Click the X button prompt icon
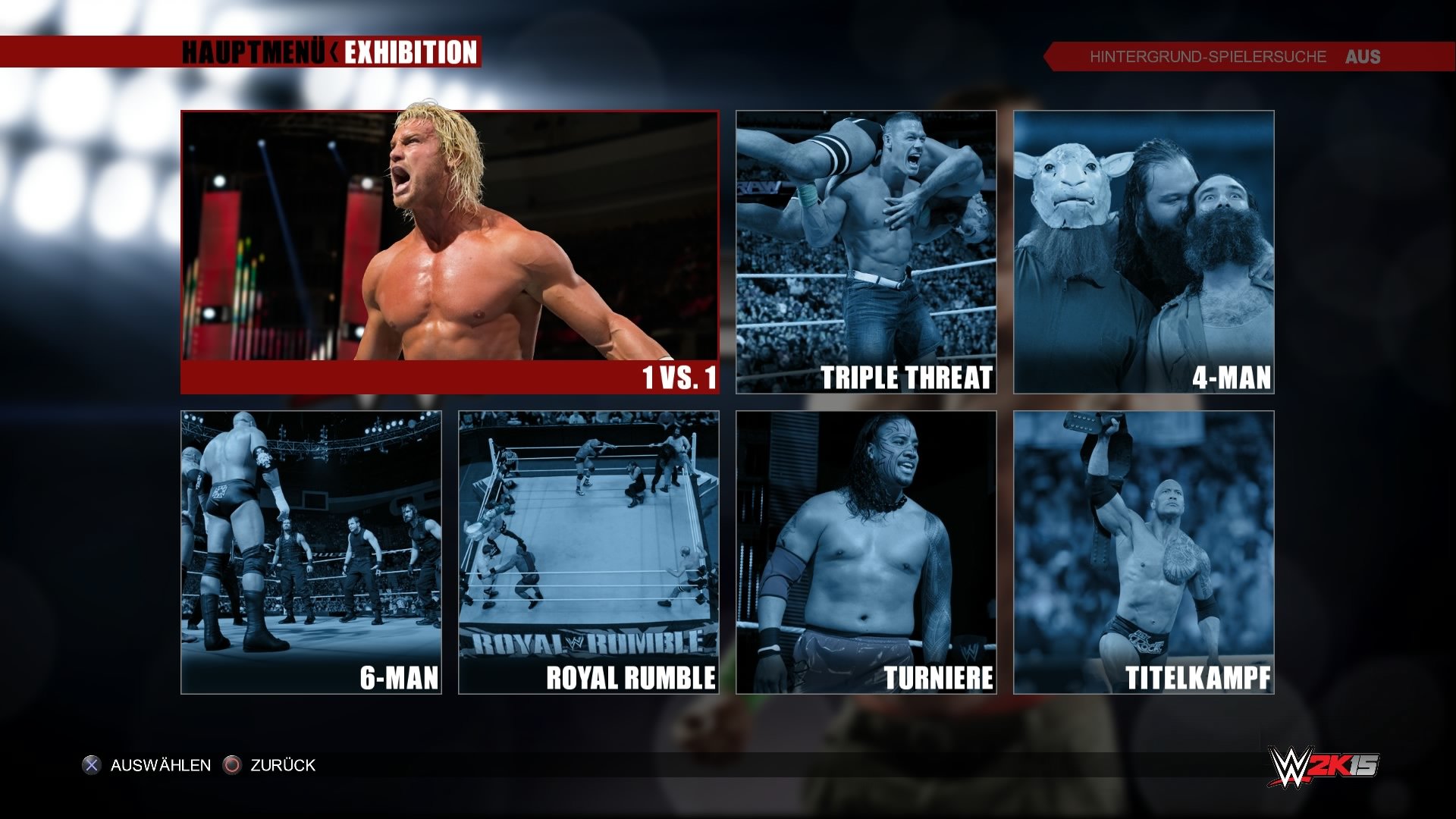1456x819 pixels. pos(90,766)
